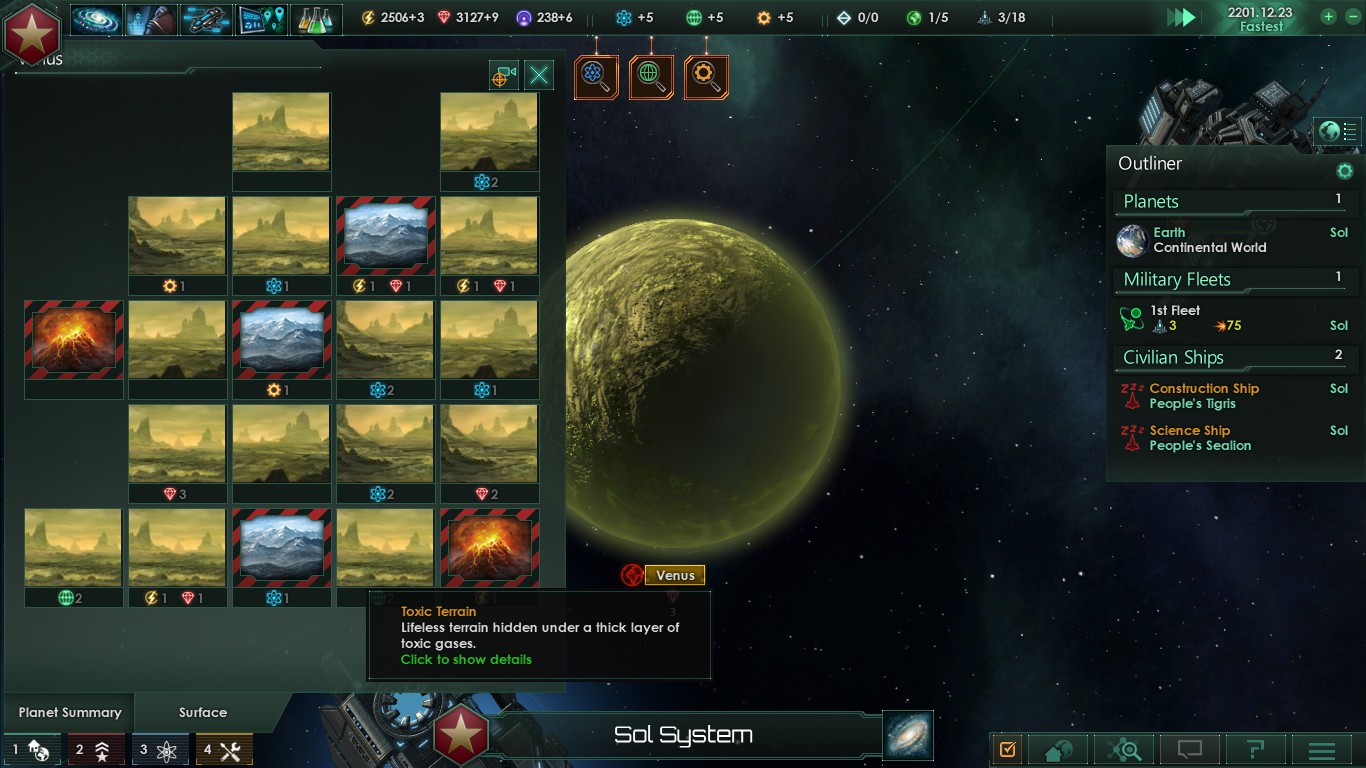Open the physics research magnifier alert
This screenshot has width=1366, height=768.
[x=596, y=77]
